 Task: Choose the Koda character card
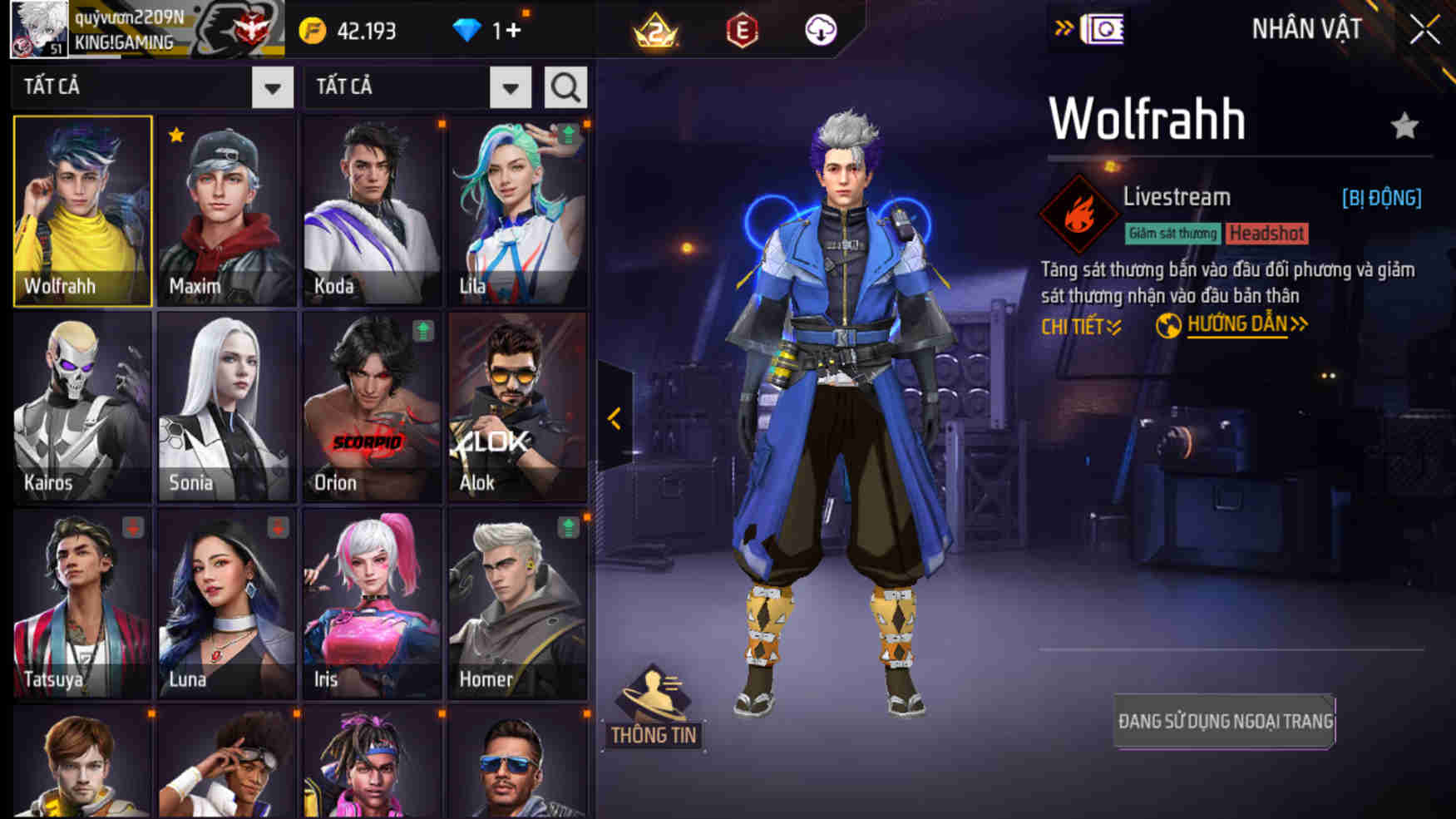372,211
